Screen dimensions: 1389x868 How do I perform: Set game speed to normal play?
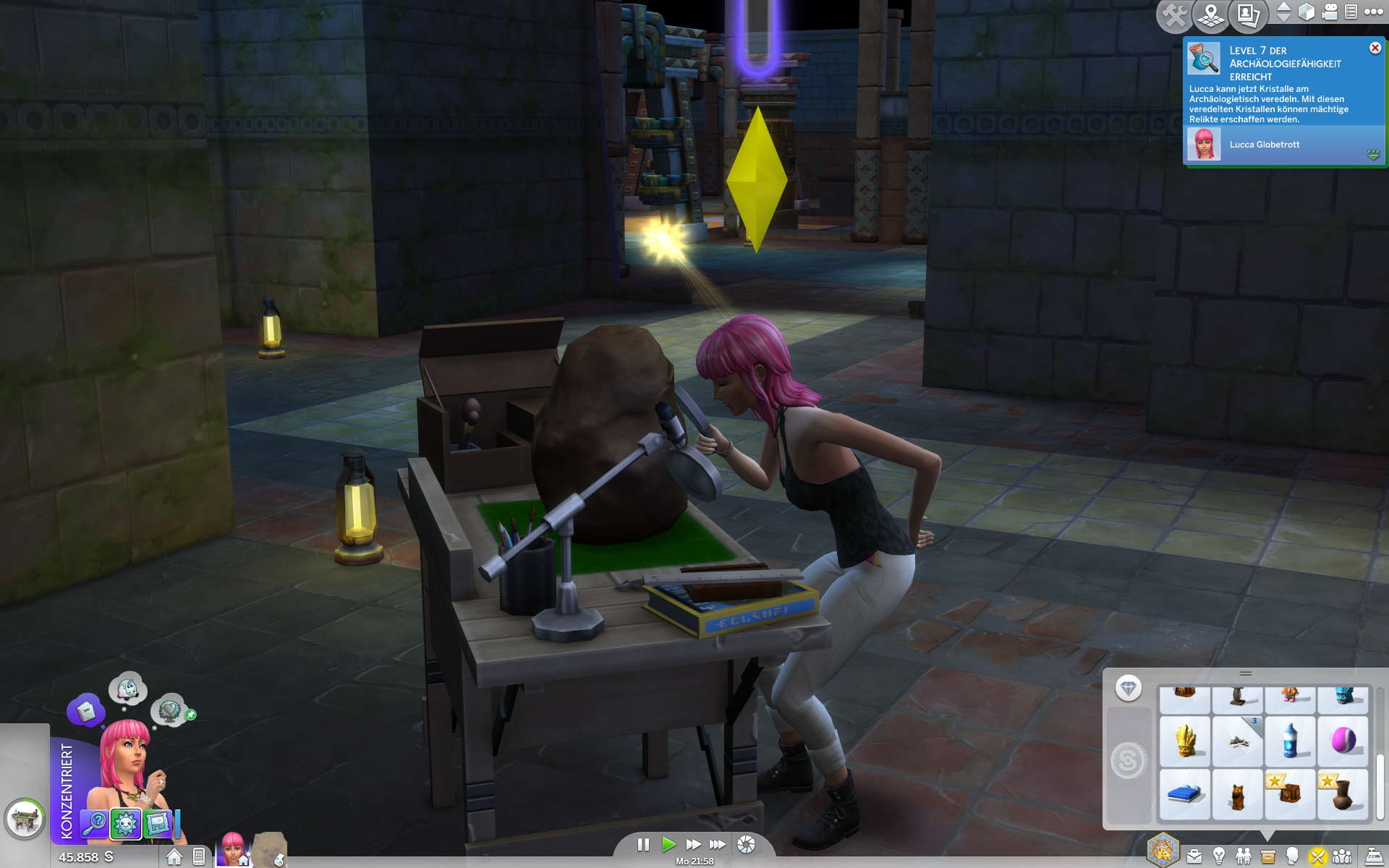tap(668, 844)
